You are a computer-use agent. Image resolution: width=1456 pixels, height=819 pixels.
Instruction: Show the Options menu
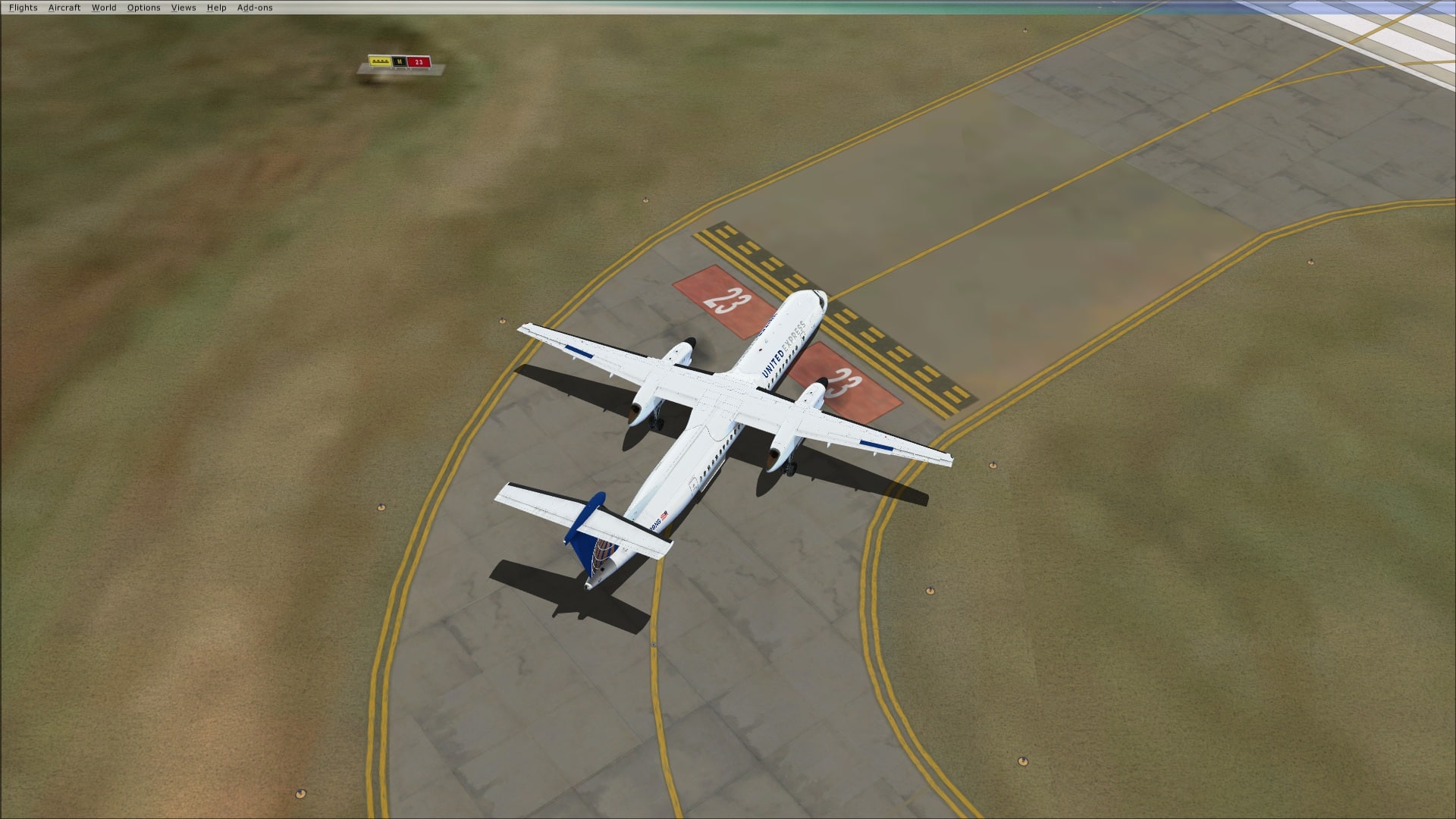pyautogui.click(x=143, y=8)
